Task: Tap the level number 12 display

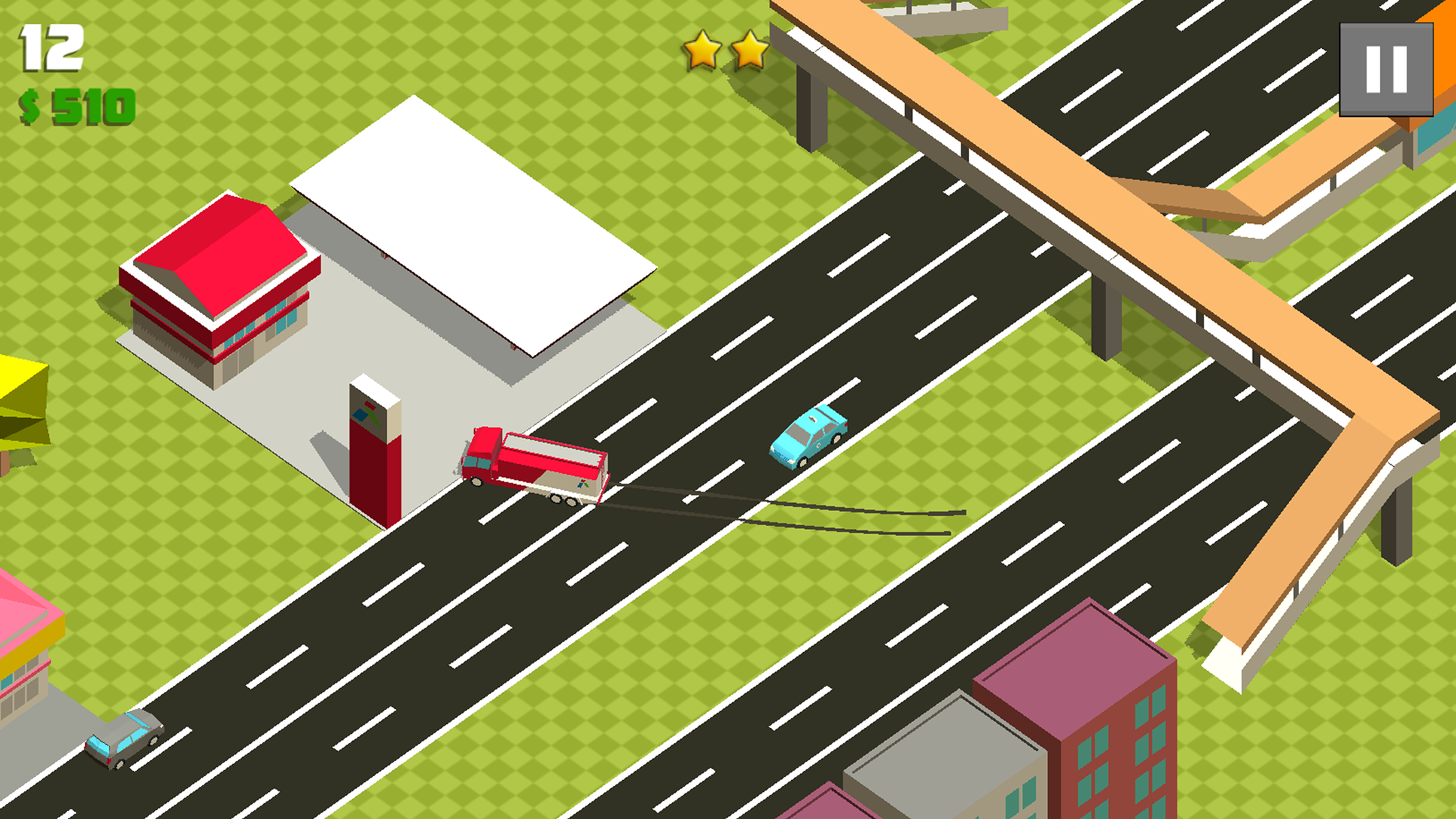Action: point(49,46)
